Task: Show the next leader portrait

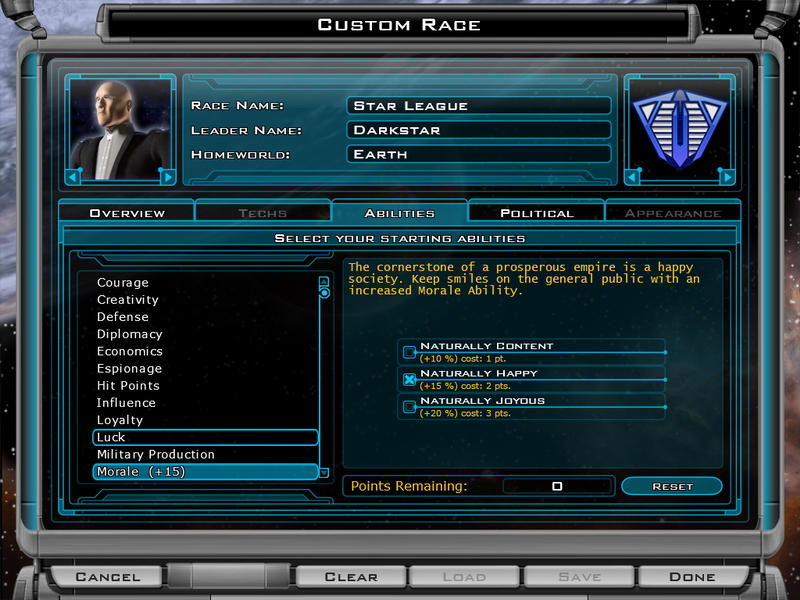Action: [167, 177]
